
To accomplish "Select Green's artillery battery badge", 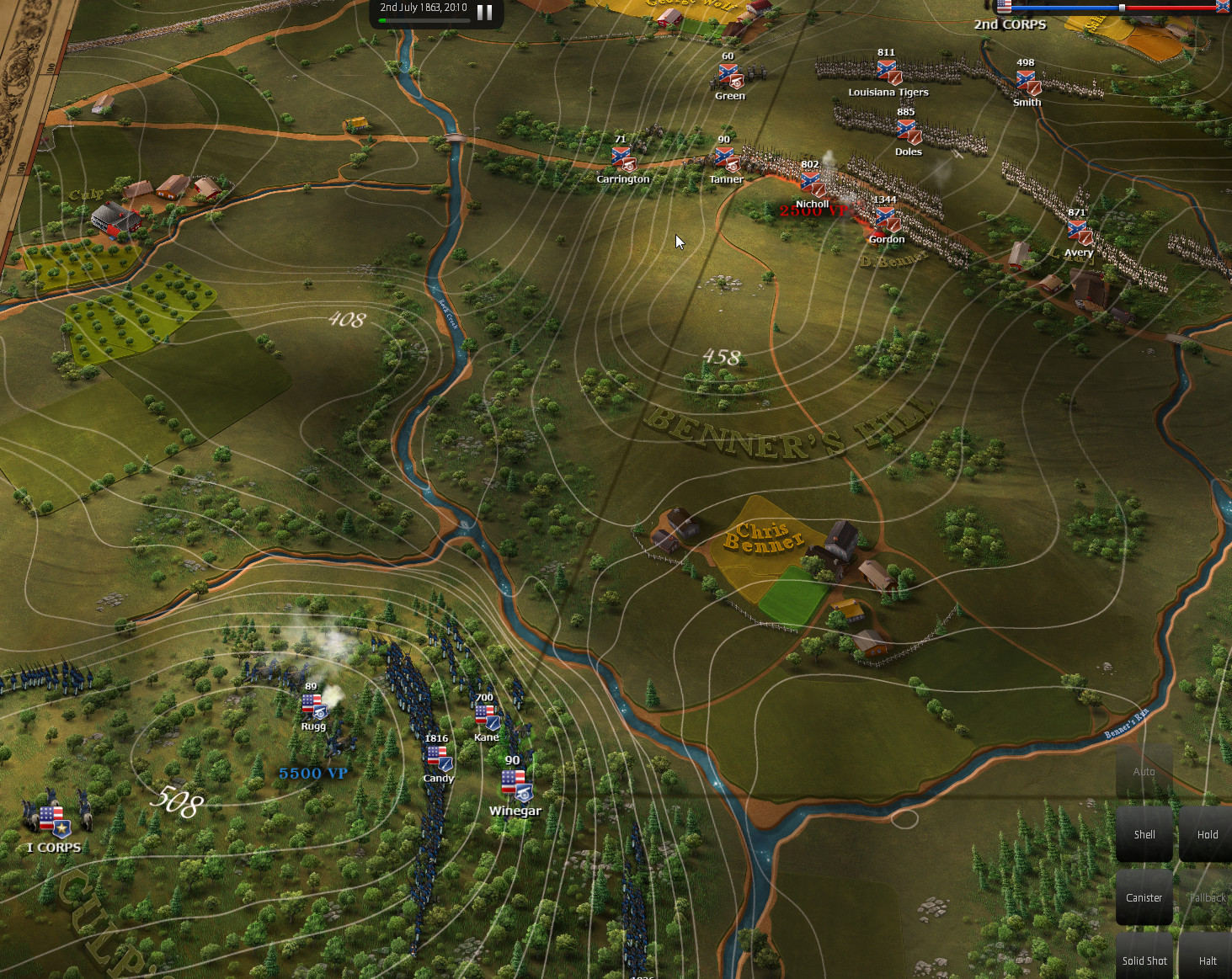I will pyautogui.click(x=729, y=76).
